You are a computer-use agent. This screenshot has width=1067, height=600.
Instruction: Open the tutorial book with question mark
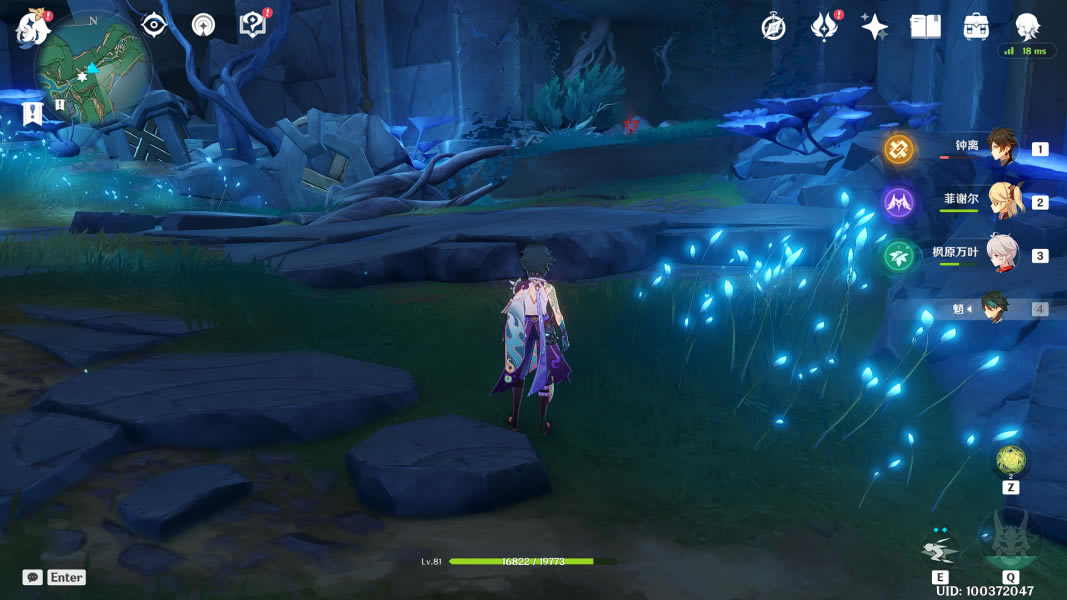(x=253, y=25)
